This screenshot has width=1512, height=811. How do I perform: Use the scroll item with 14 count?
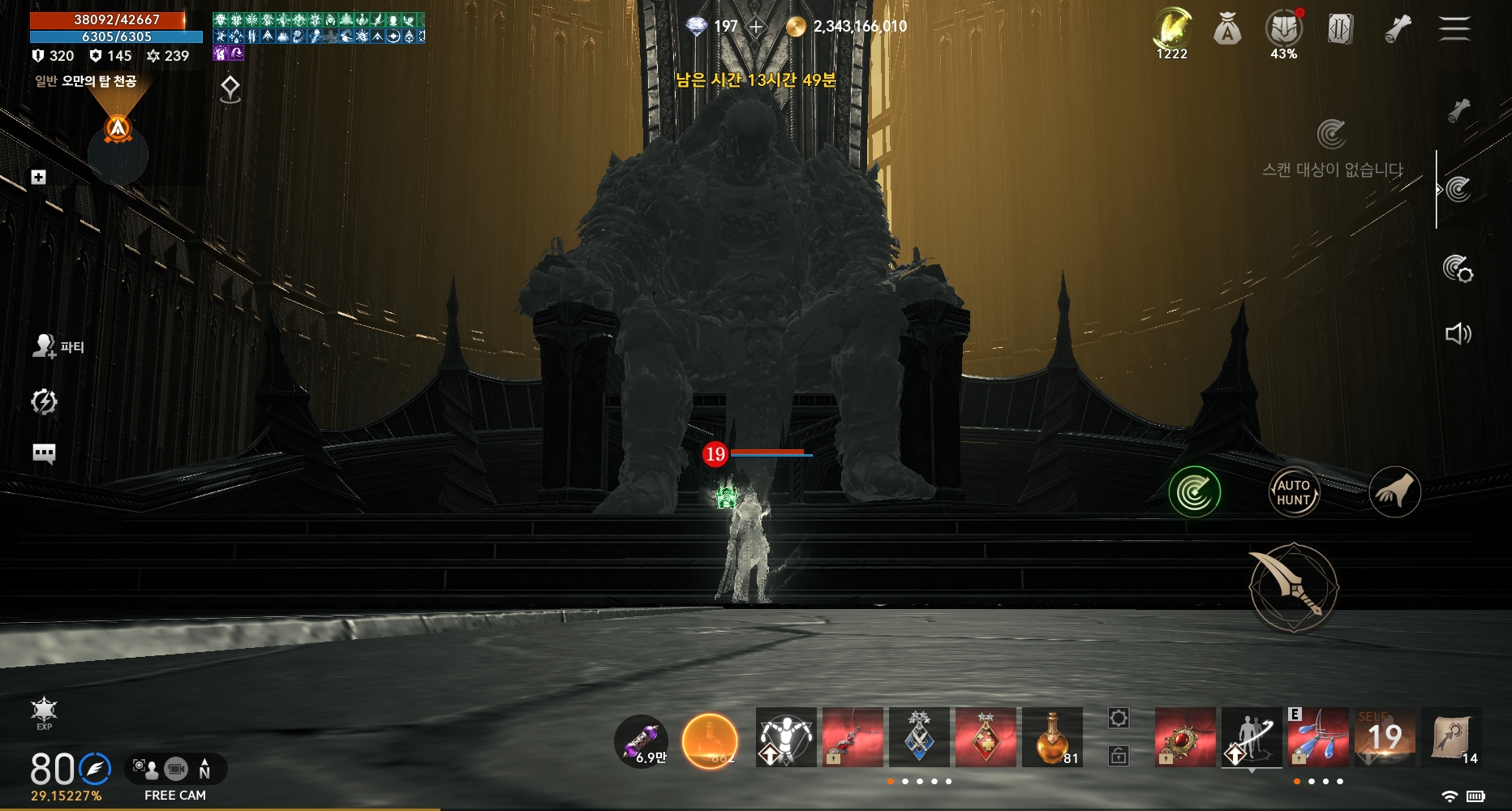point(1451,737)
